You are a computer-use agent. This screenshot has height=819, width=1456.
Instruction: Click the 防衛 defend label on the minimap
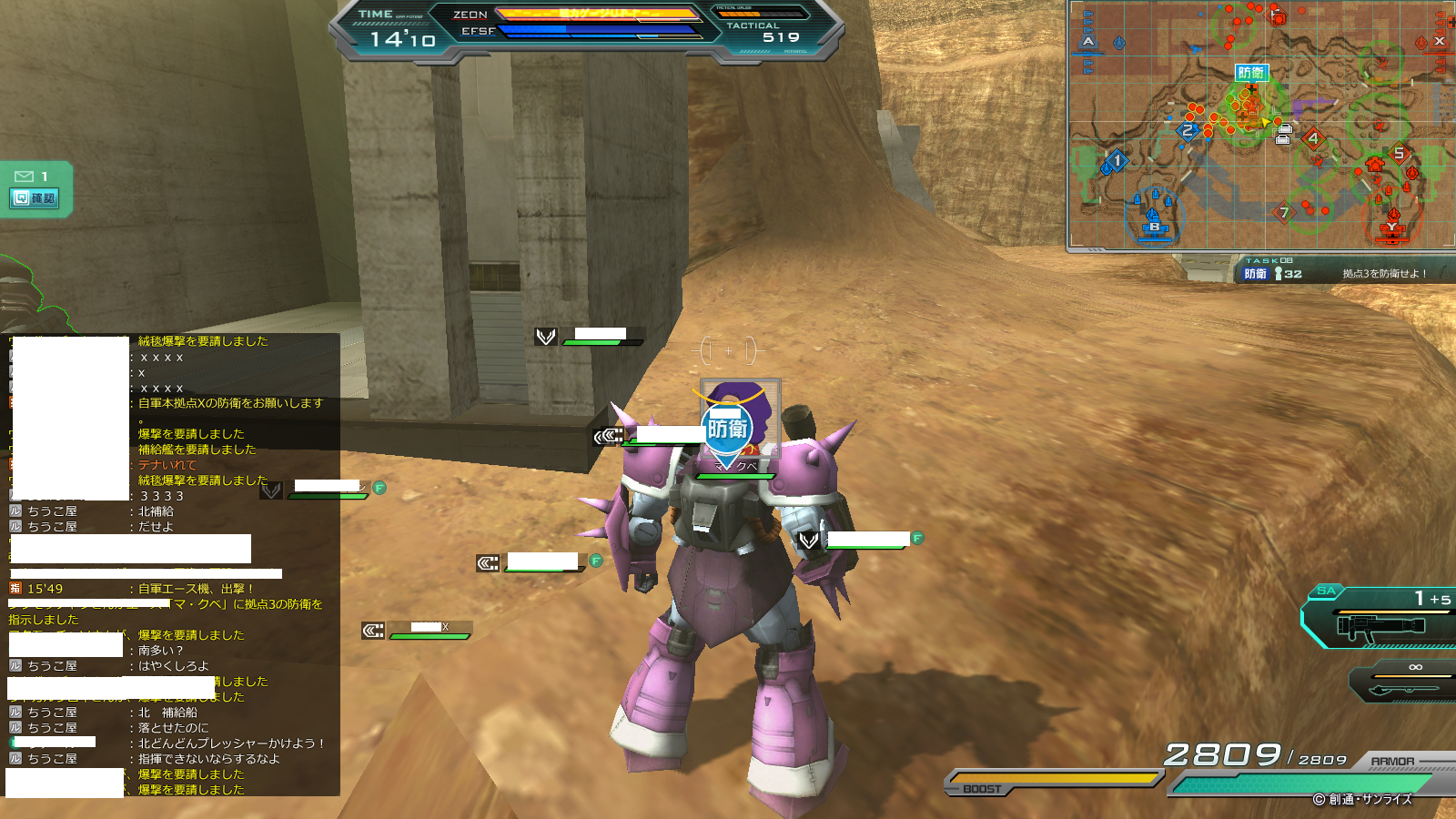point(1250,73)
